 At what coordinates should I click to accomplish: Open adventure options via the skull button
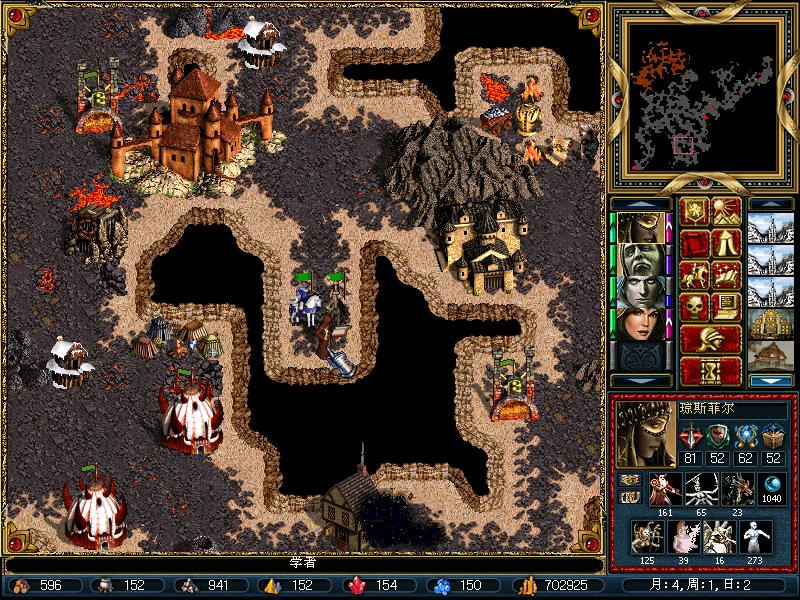pos(694,307)
